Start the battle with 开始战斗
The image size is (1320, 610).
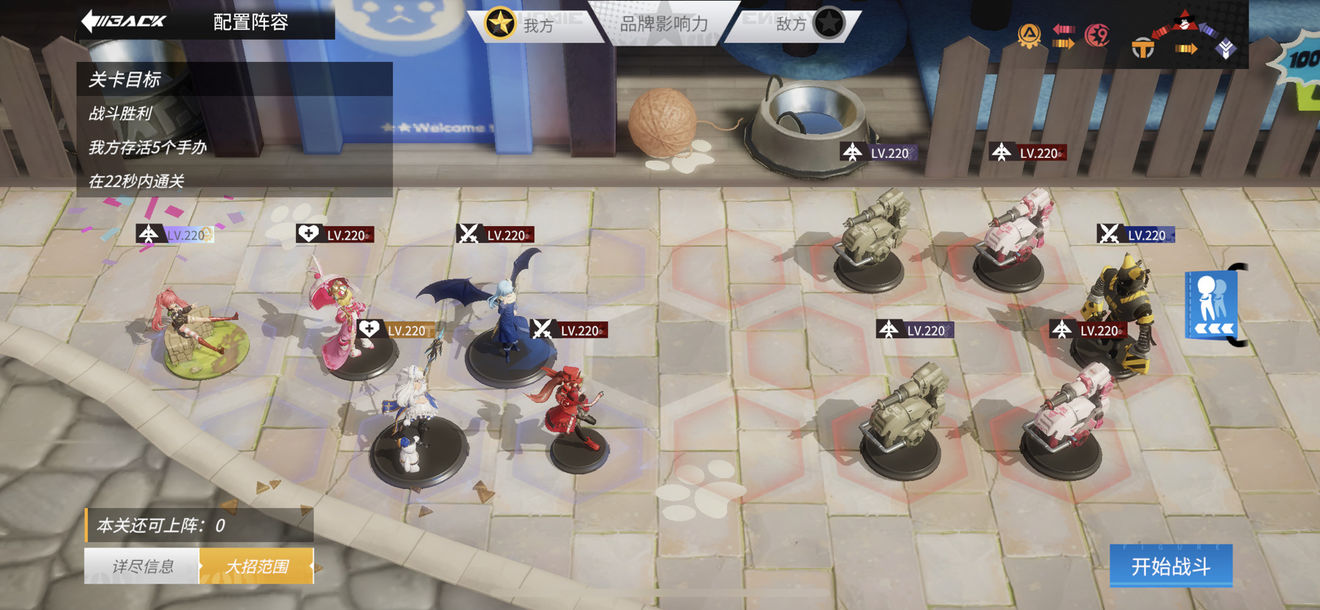[1170, 566]
